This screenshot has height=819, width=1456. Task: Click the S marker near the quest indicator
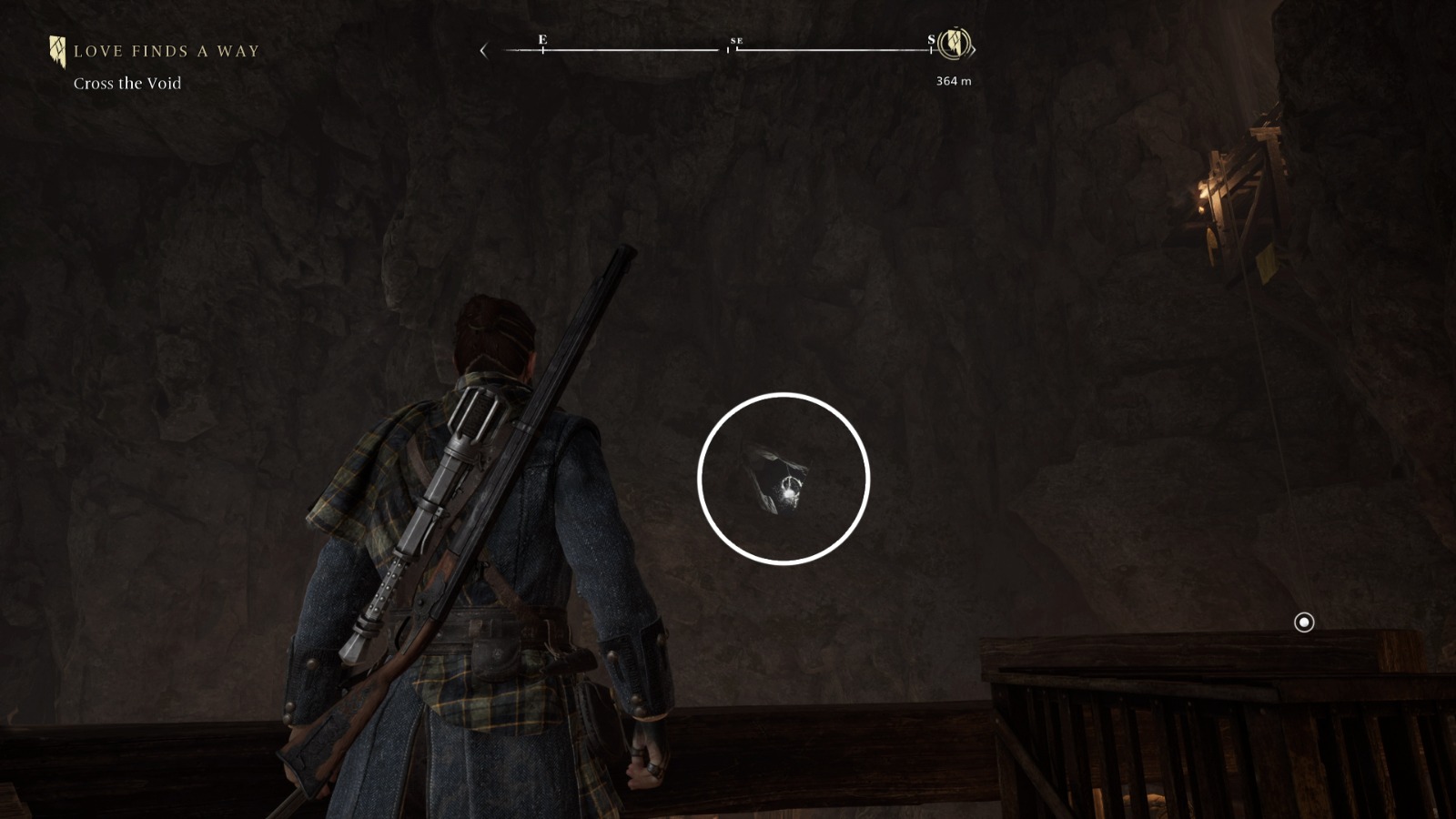929,39
